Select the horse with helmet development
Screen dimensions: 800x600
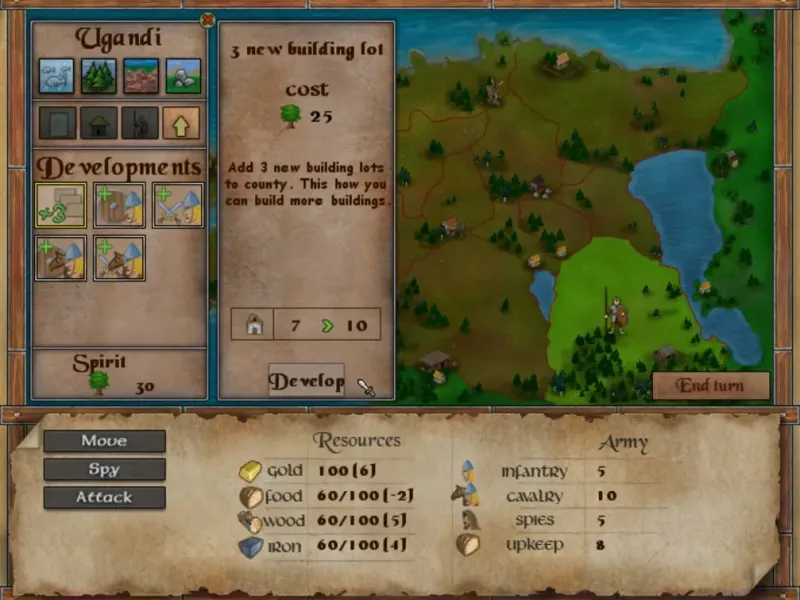pyautogui.click(x=61, y=257)
